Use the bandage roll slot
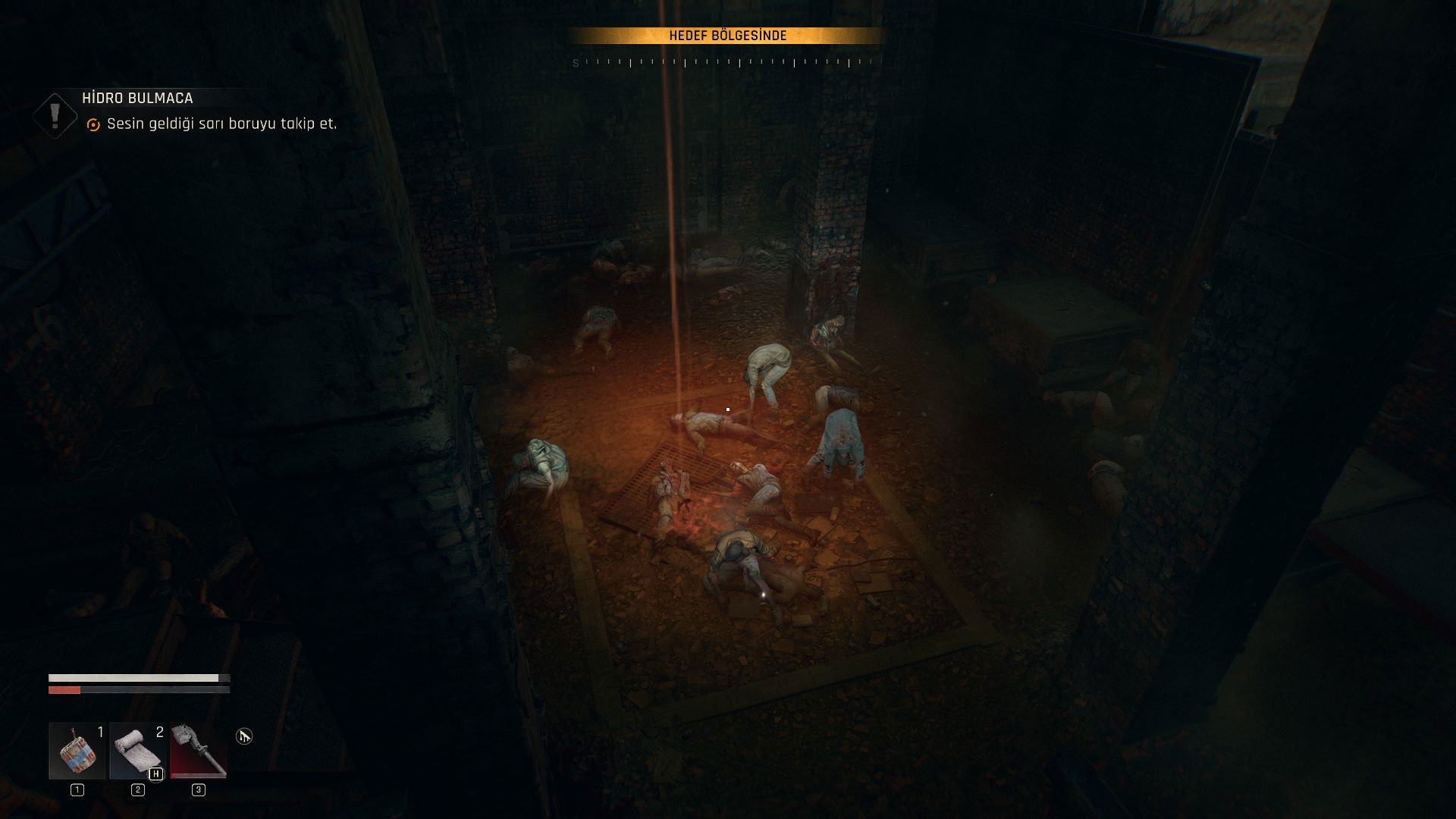This screenshot has width=1456, height=819. 137,750
